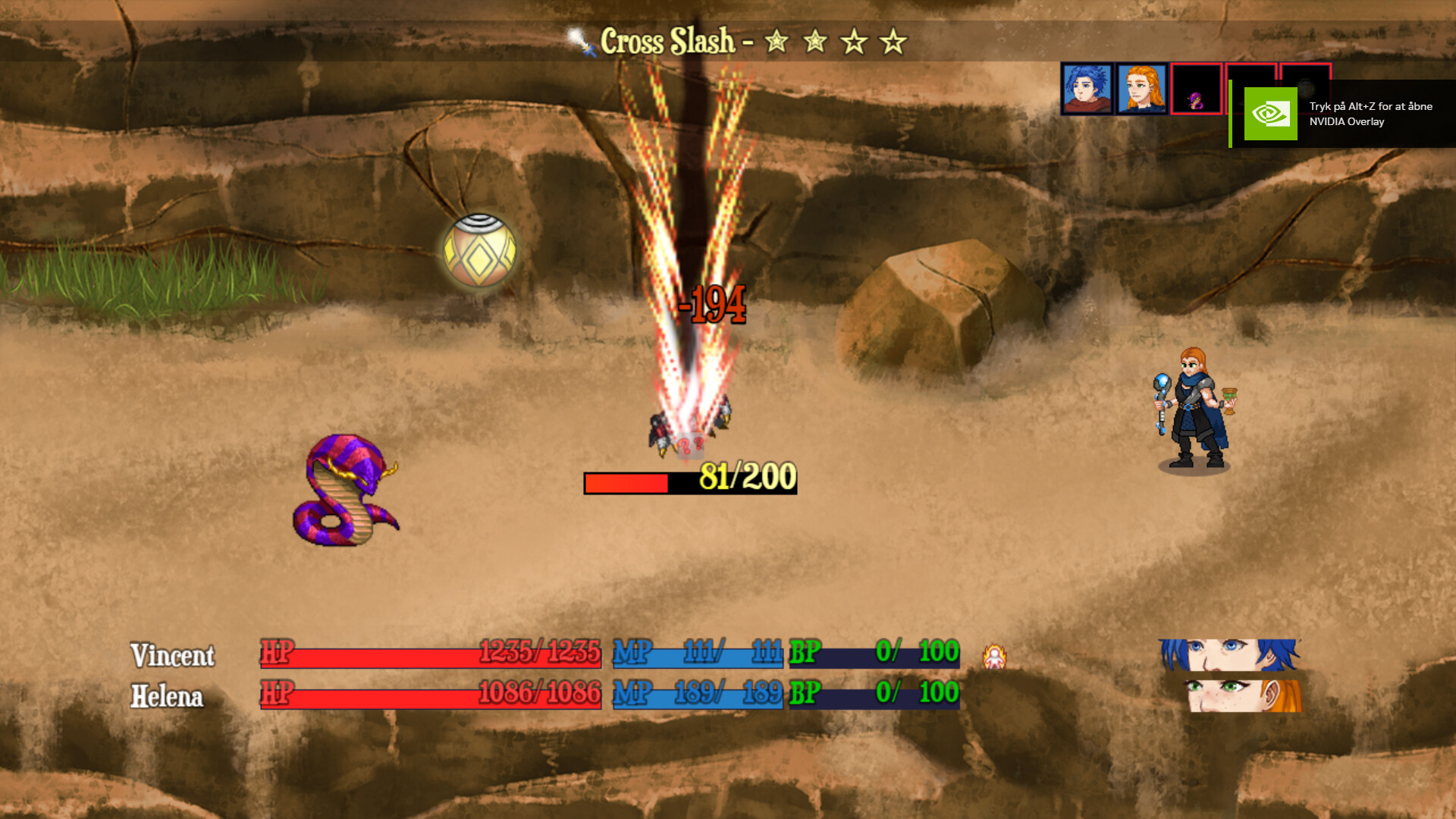Click the third star in the Cross Slash rating
The height and width of the screenshot is (819, 1456).
click(x=852, y=42)
